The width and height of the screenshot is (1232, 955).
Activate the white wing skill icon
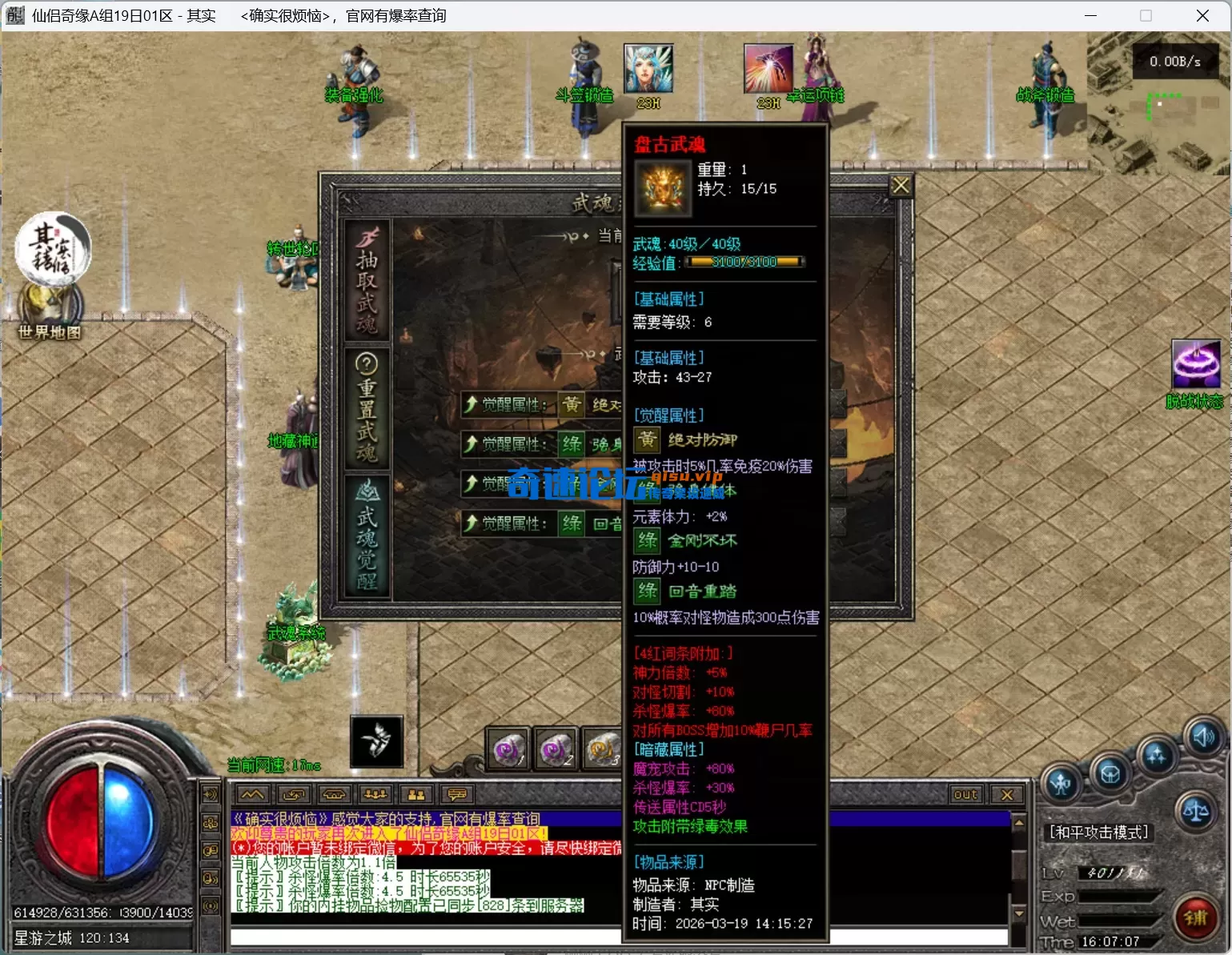(x=376, y=740)
